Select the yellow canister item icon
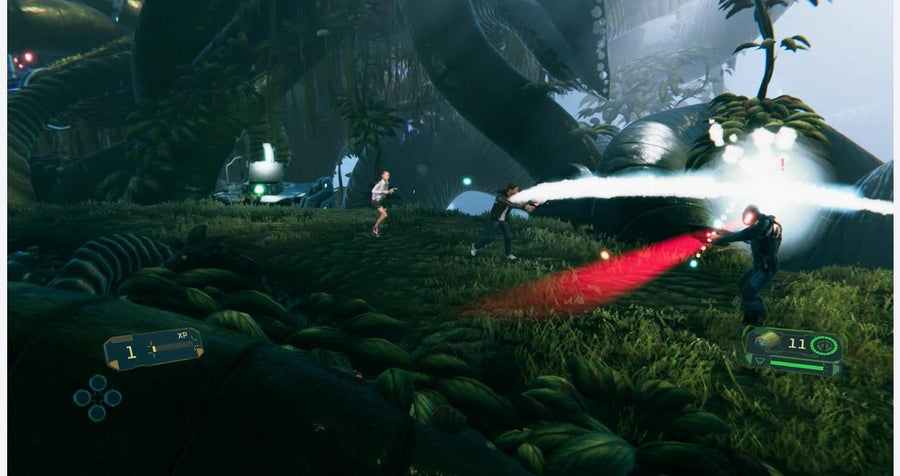900x476 pixels. pyautogui.click(x=768, y=341)
